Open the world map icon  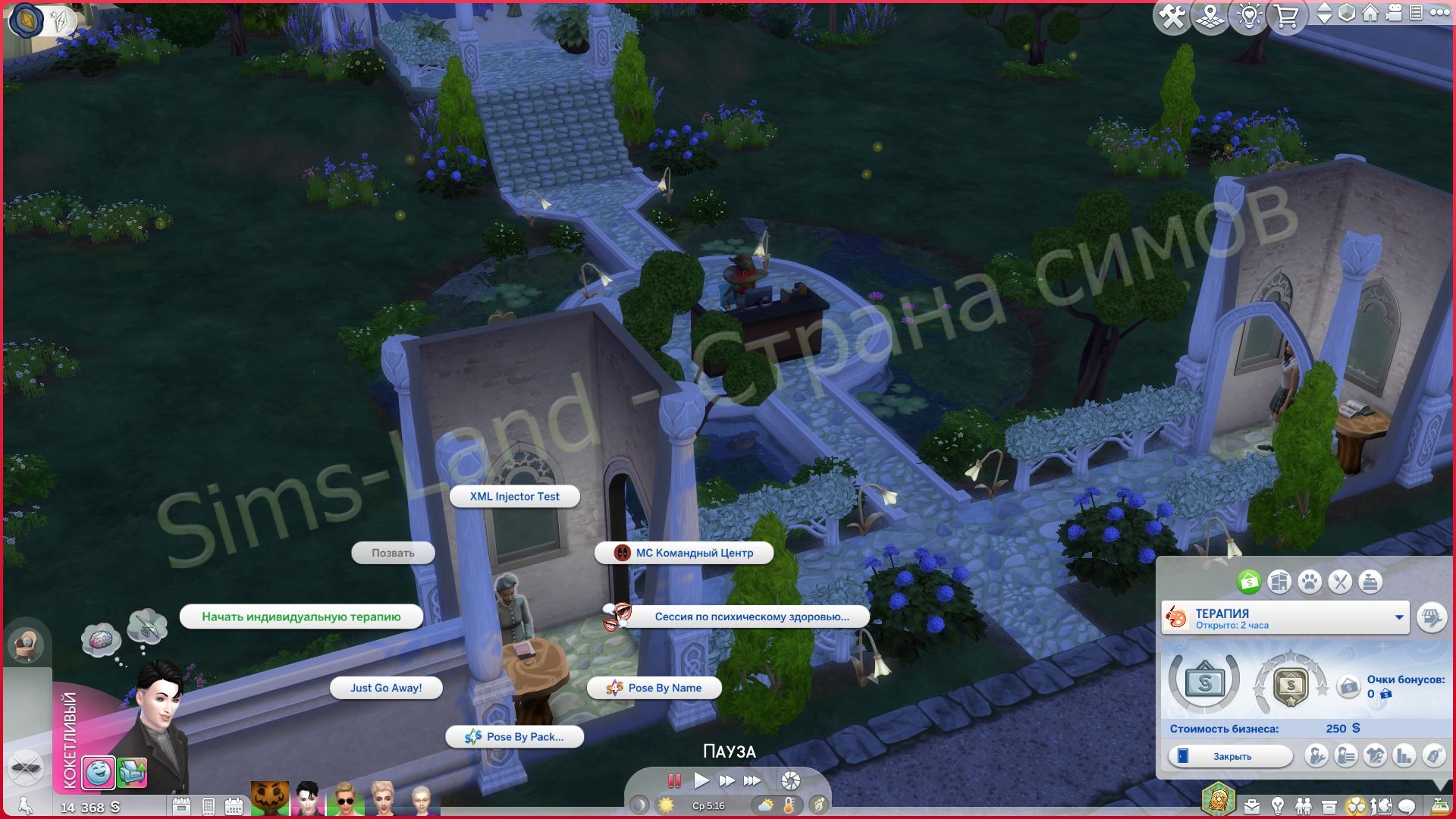[x=1210, y=15]
